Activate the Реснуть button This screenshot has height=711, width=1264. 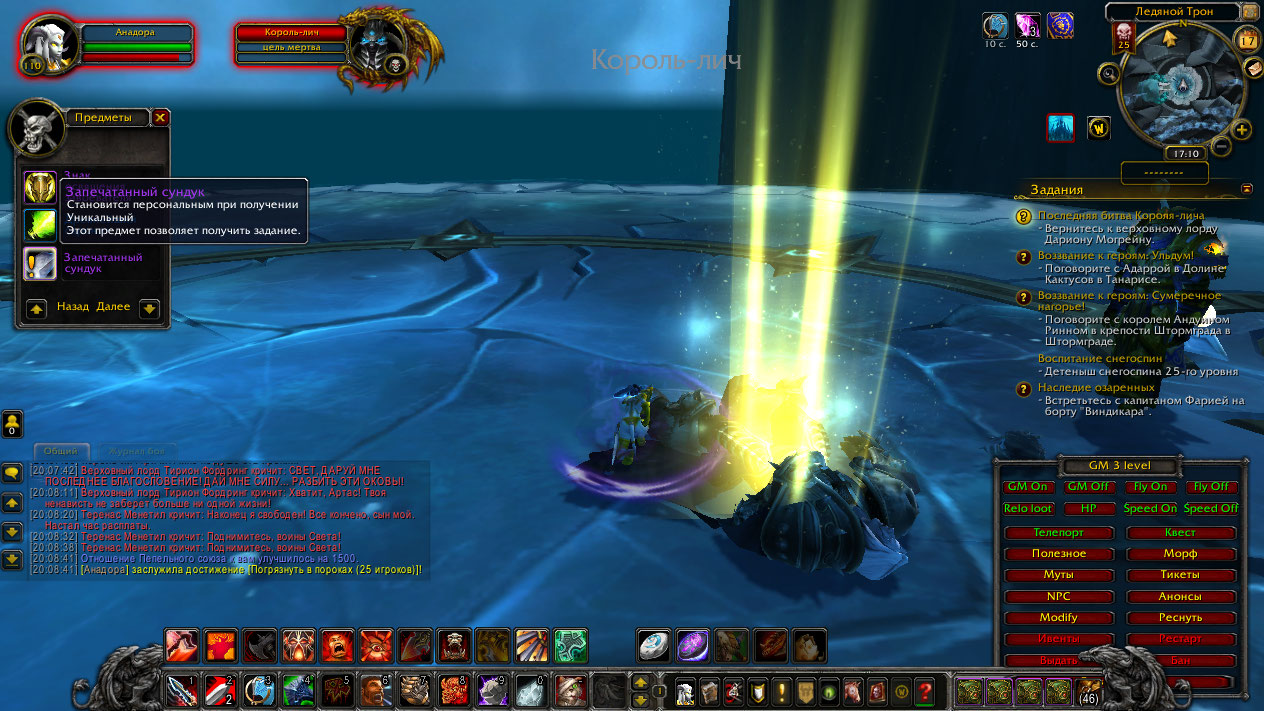coord(1180,617)
